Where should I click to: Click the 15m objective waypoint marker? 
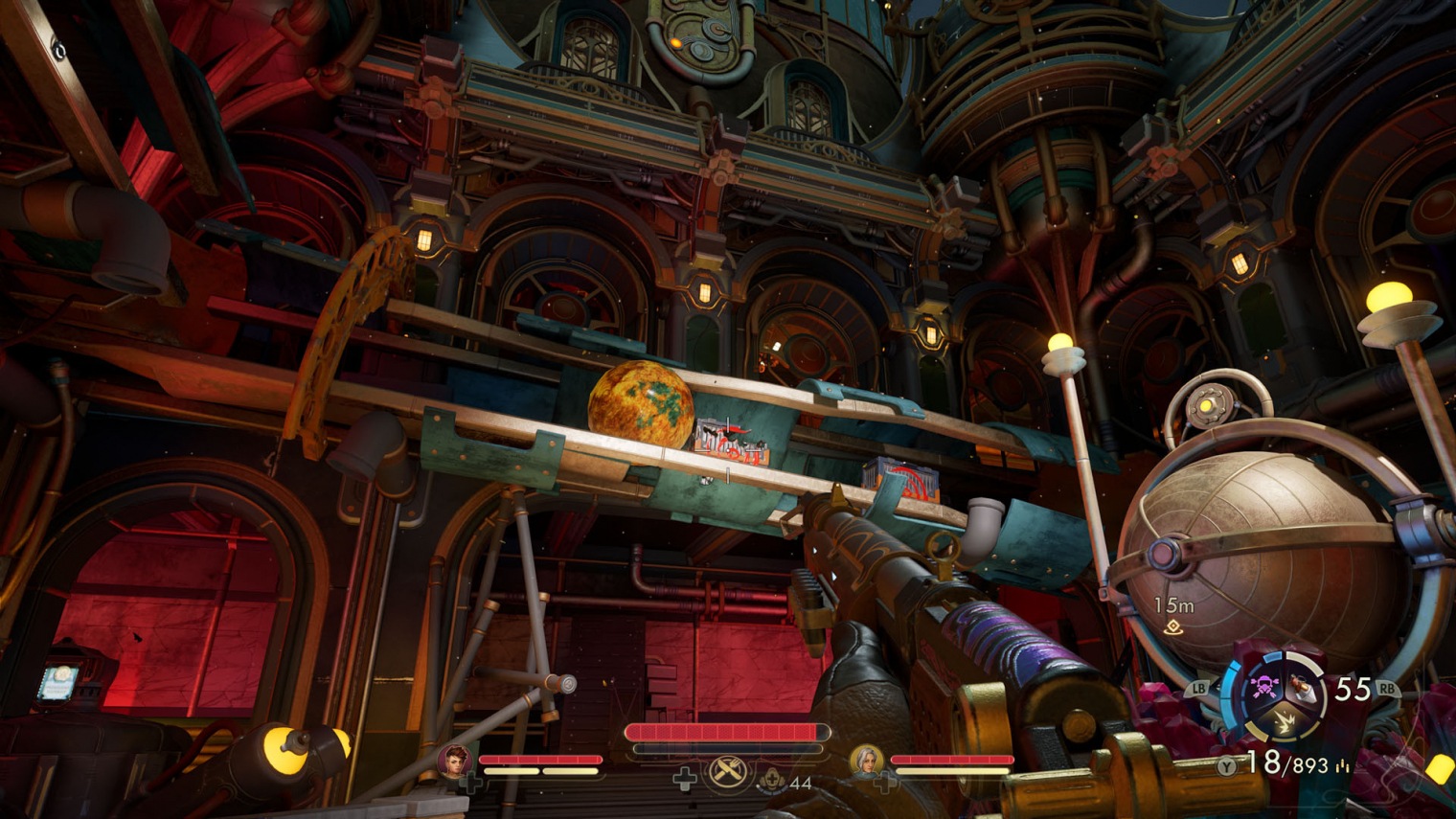click(x=1173, y=627)
